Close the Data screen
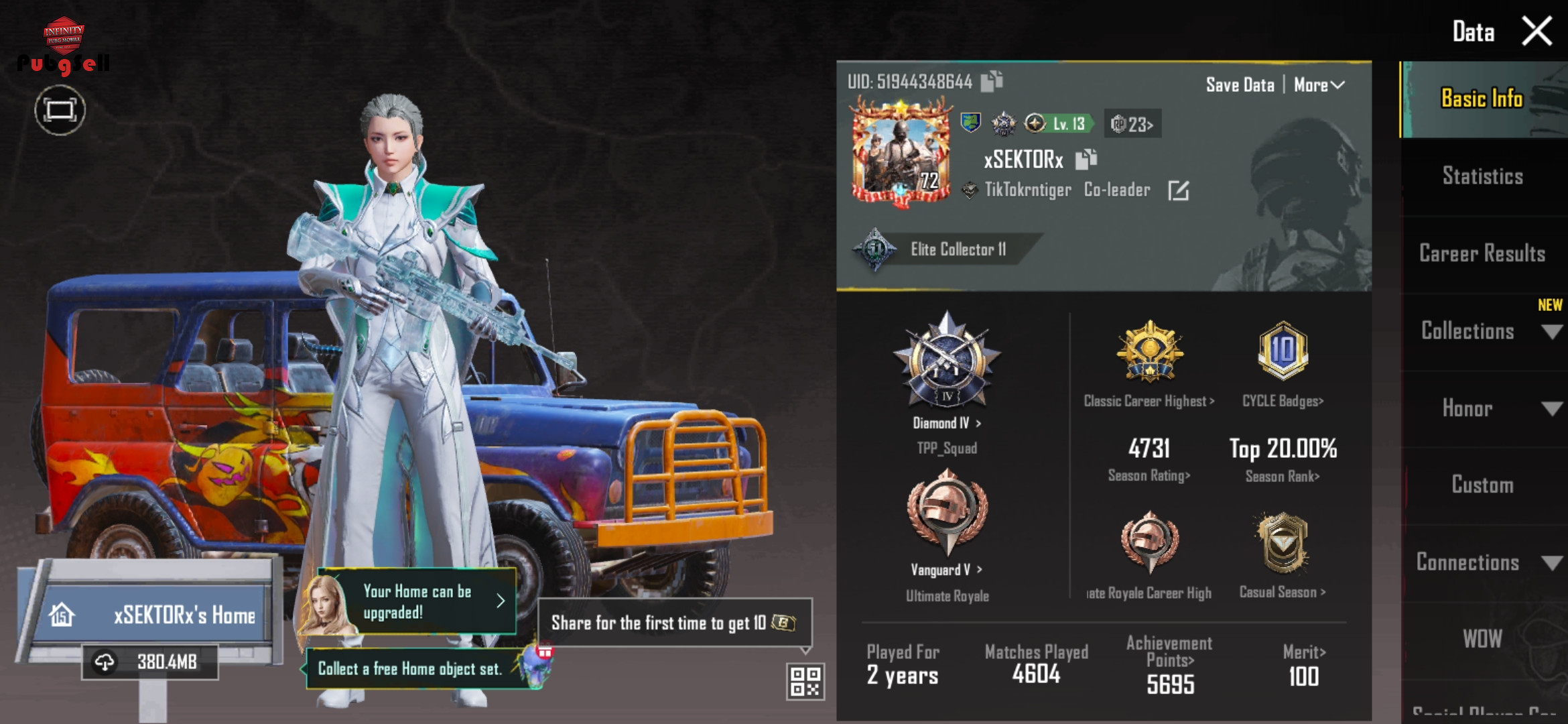The width and height of the screenshot is (1568, 724). 1537,32
